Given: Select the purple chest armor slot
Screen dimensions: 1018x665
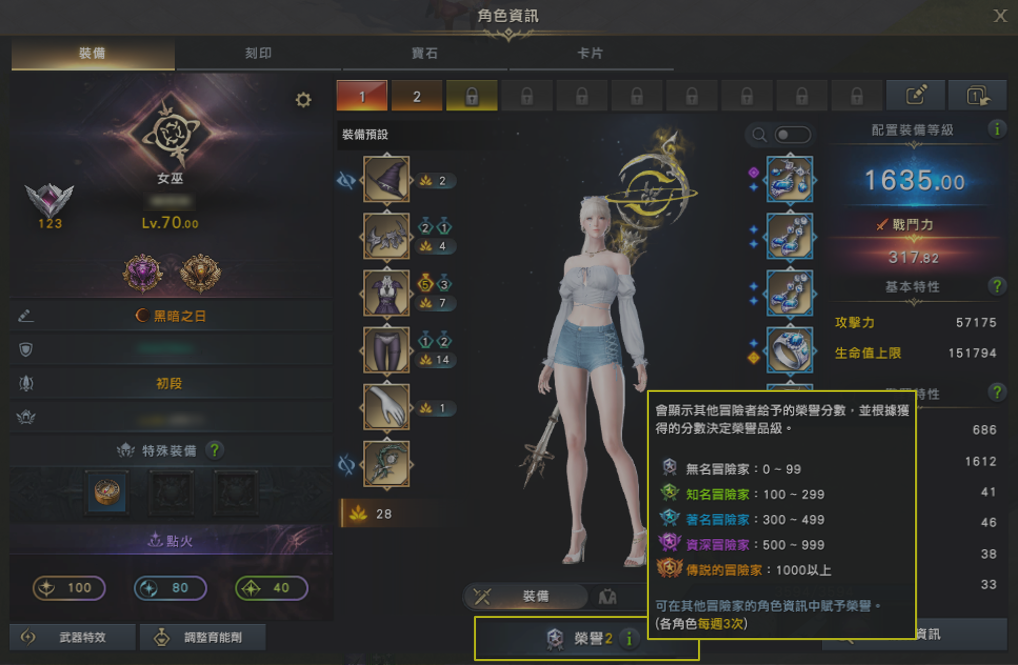Looking at the screenshot, I should [386, 293].
